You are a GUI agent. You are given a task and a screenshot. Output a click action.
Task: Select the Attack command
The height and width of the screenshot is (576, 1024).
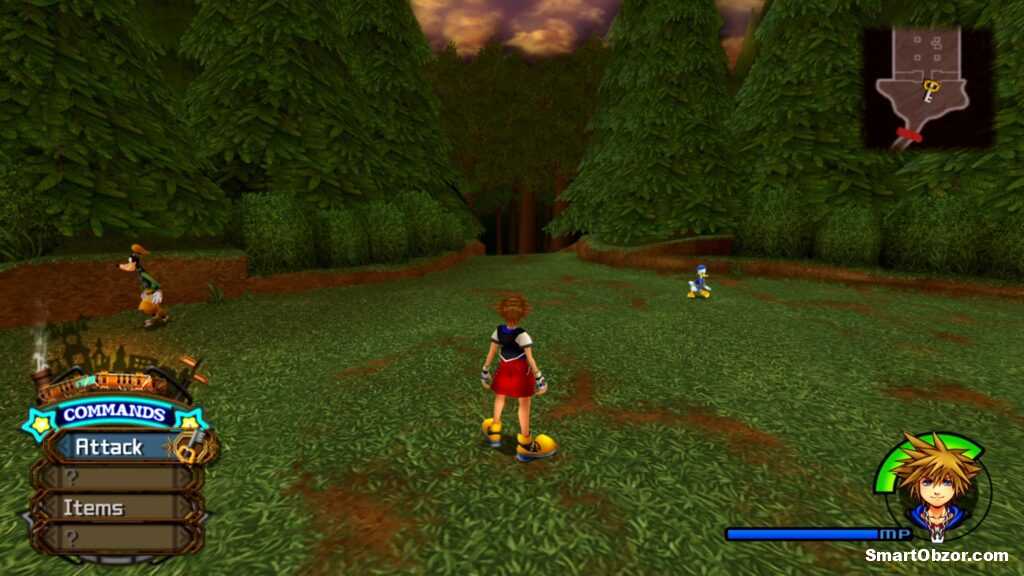click(110, 447)
